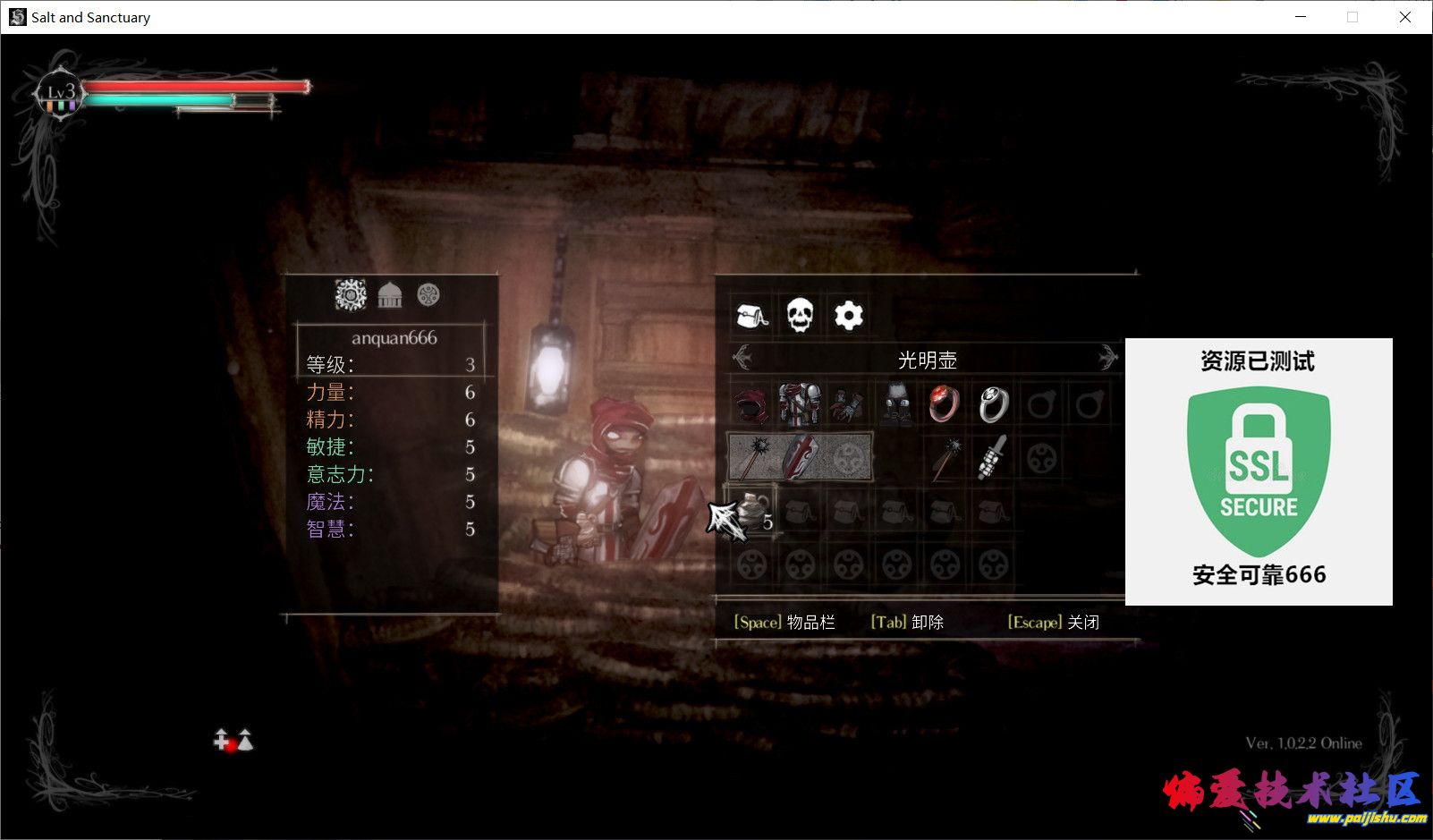Viewport: 1433px width, 840px height.
Task: Select the 光明壶 flask slot
Action: pos(751,513)
